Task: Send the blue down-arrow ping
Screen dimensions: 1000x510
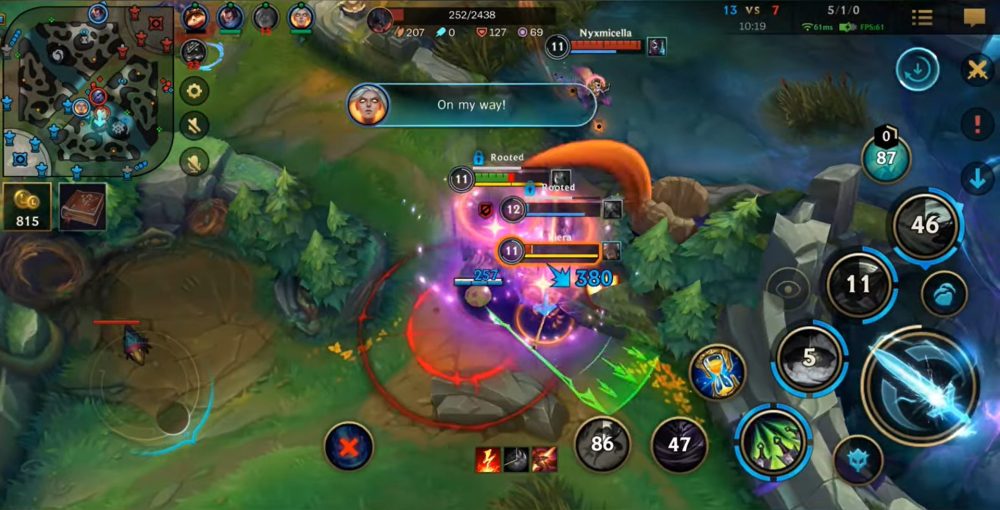Action: coord(976,179)
